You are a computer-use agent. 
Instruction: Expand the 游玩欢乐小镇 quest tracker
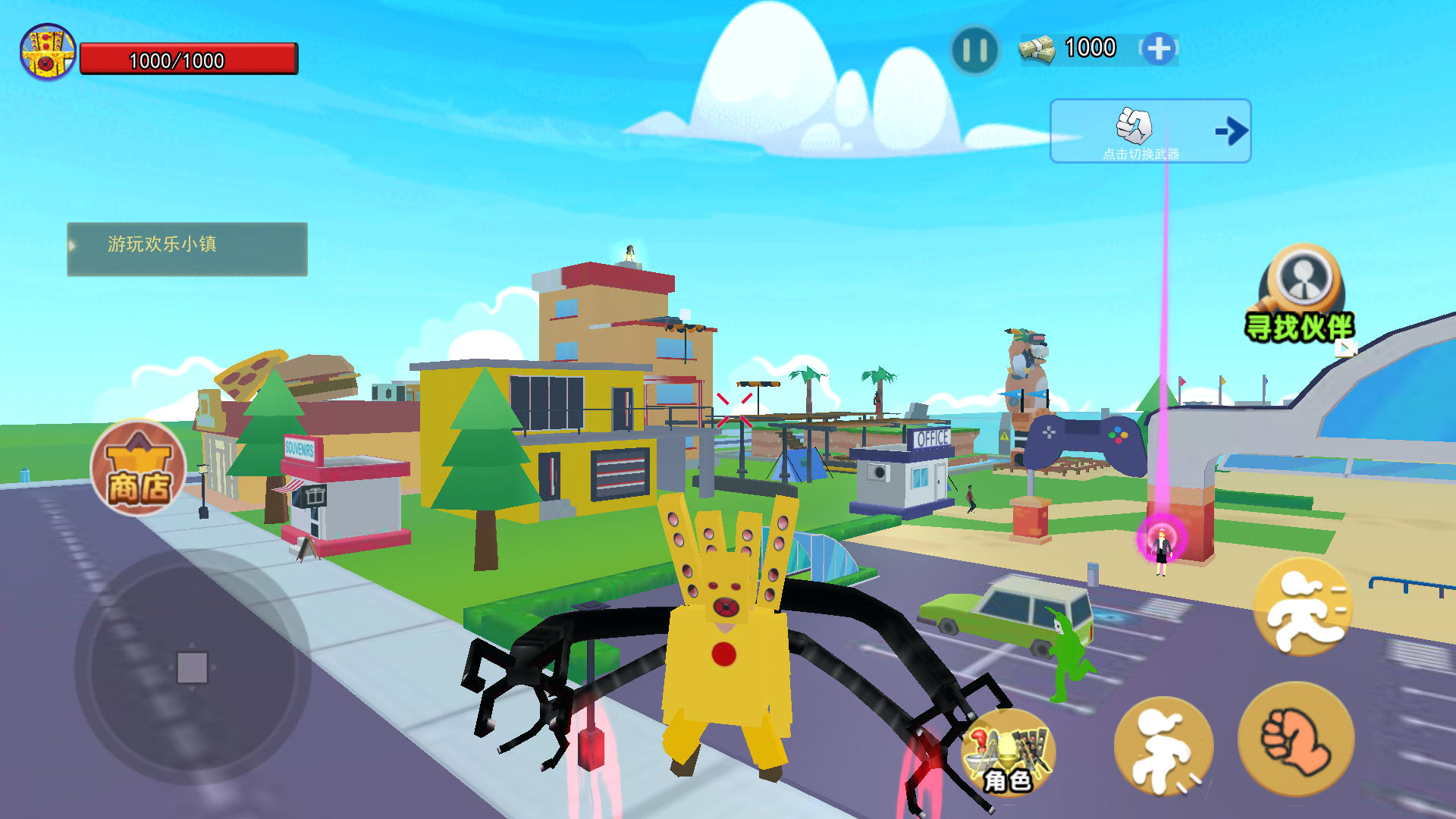pos(187,249)
